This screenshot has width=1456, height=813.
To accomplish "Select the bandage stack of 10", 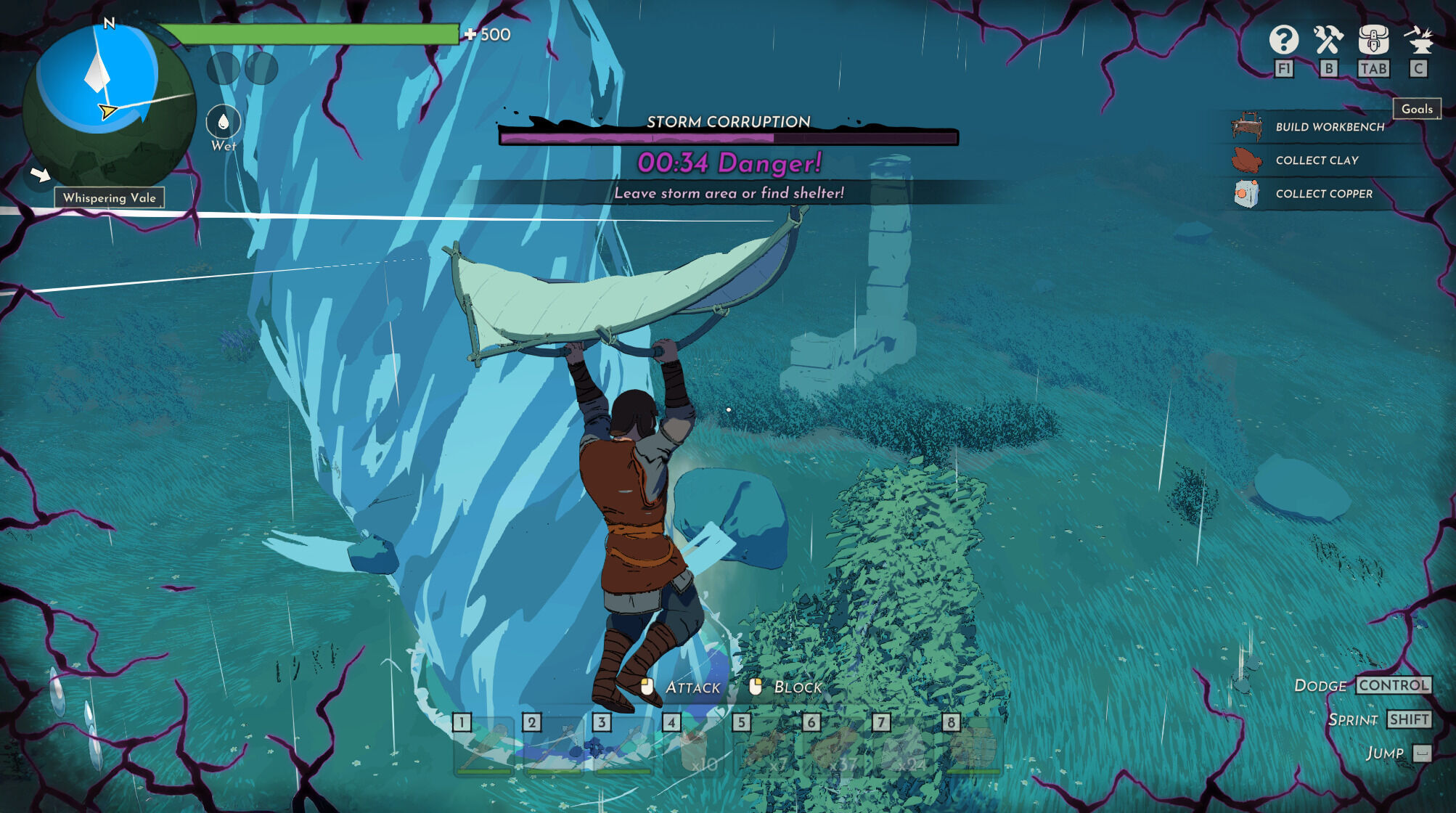I will click(694, 749).
